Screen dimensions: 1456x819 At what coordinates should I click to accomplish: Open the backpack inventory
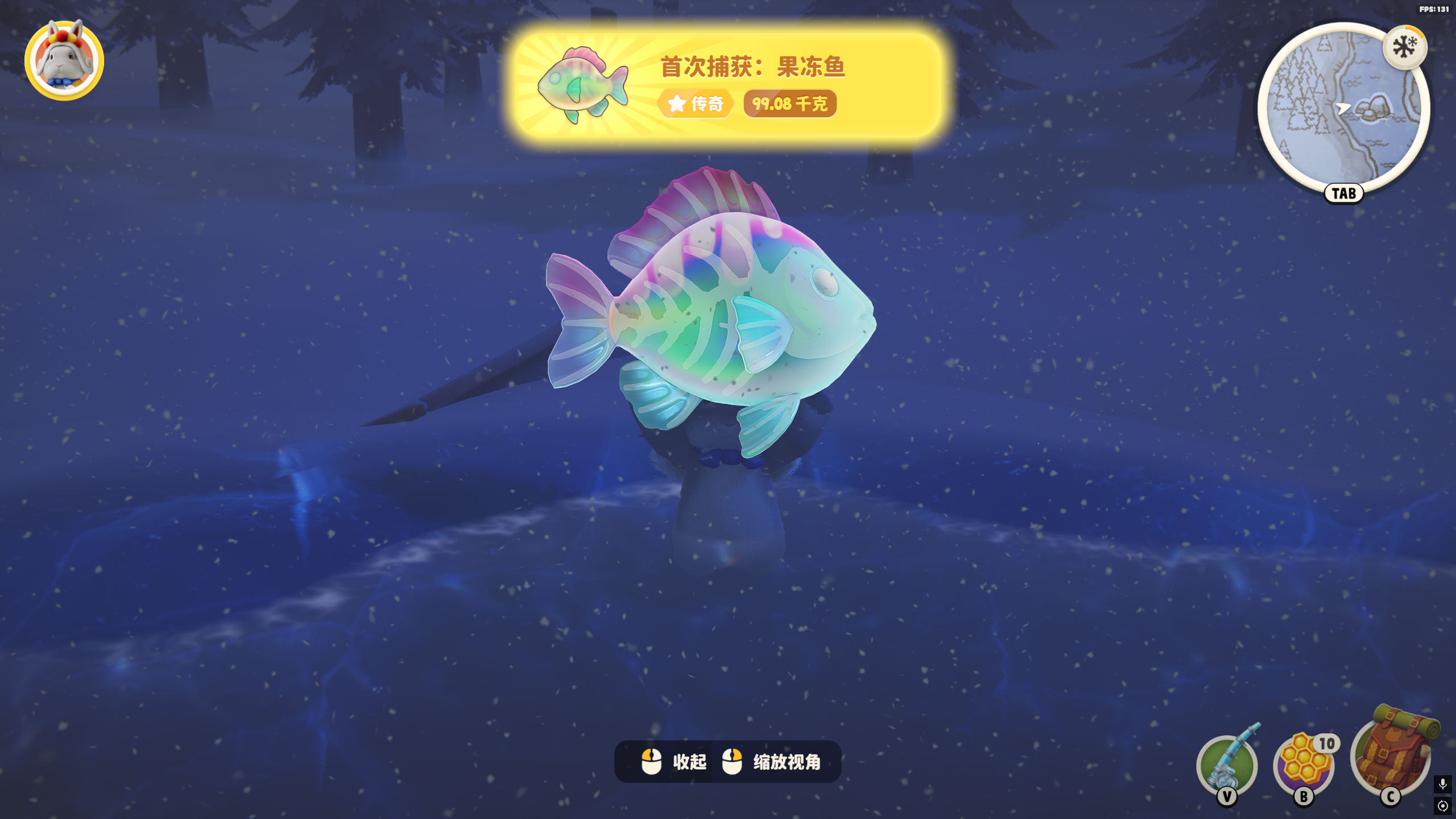(x=1392, y=751)
